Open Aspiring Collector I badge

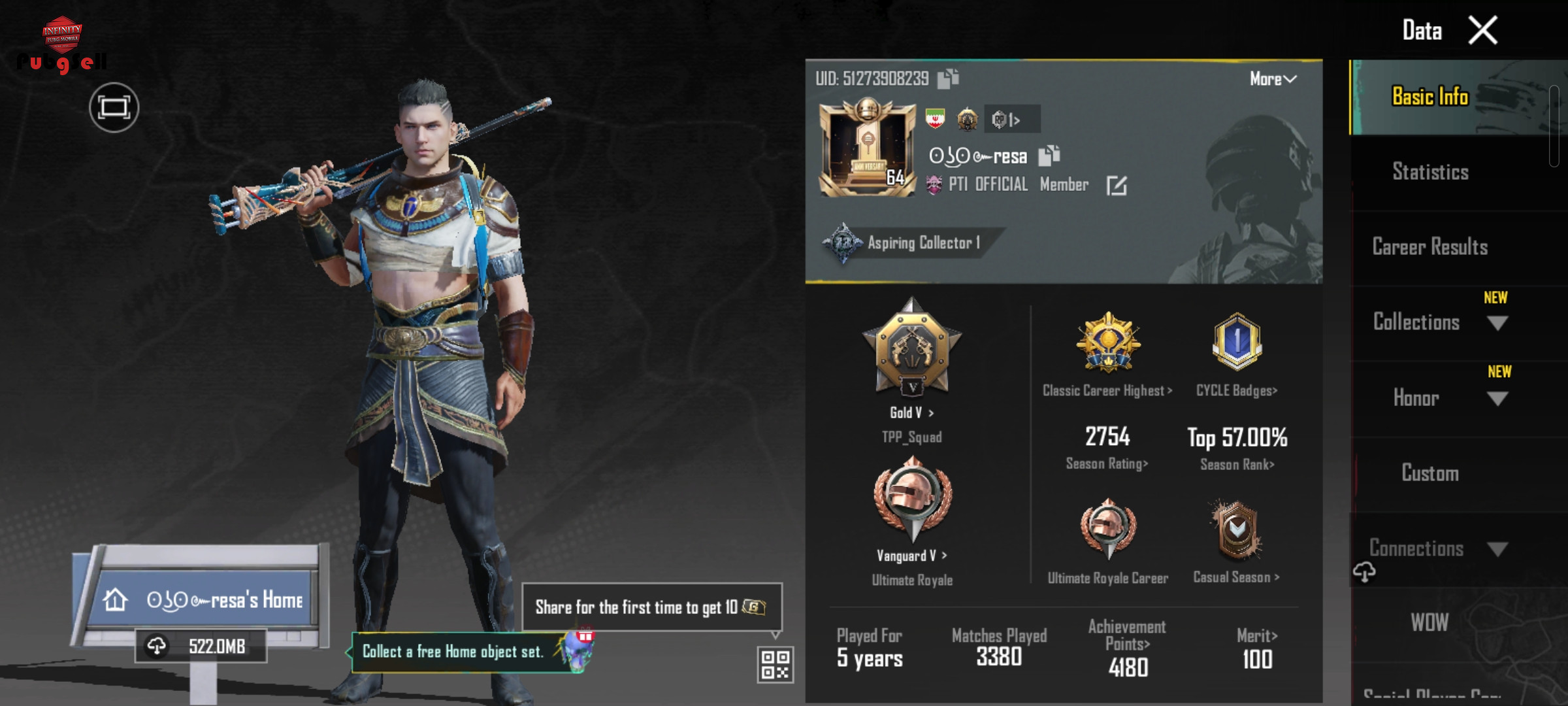tap(908, 243)
